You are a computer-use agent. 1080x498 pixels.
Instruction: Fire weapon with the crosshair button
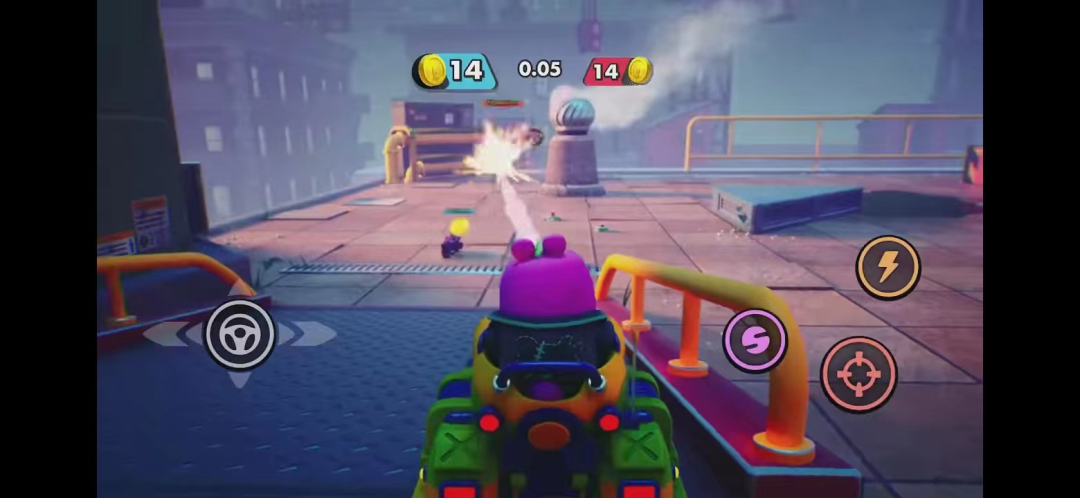(x=858, y=374)
